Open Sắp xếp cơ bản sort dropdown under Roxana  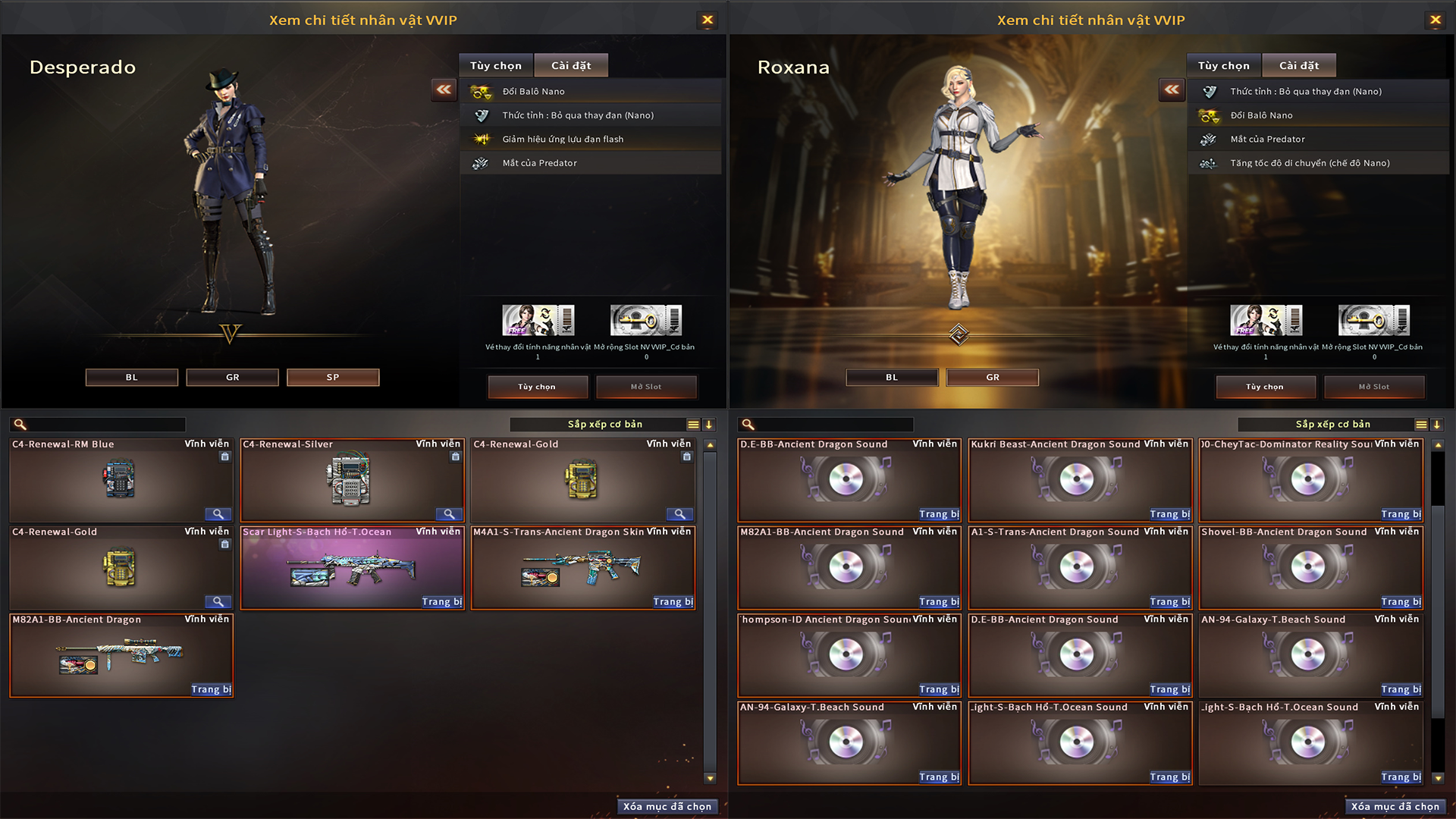click(x=1332, y=425)
